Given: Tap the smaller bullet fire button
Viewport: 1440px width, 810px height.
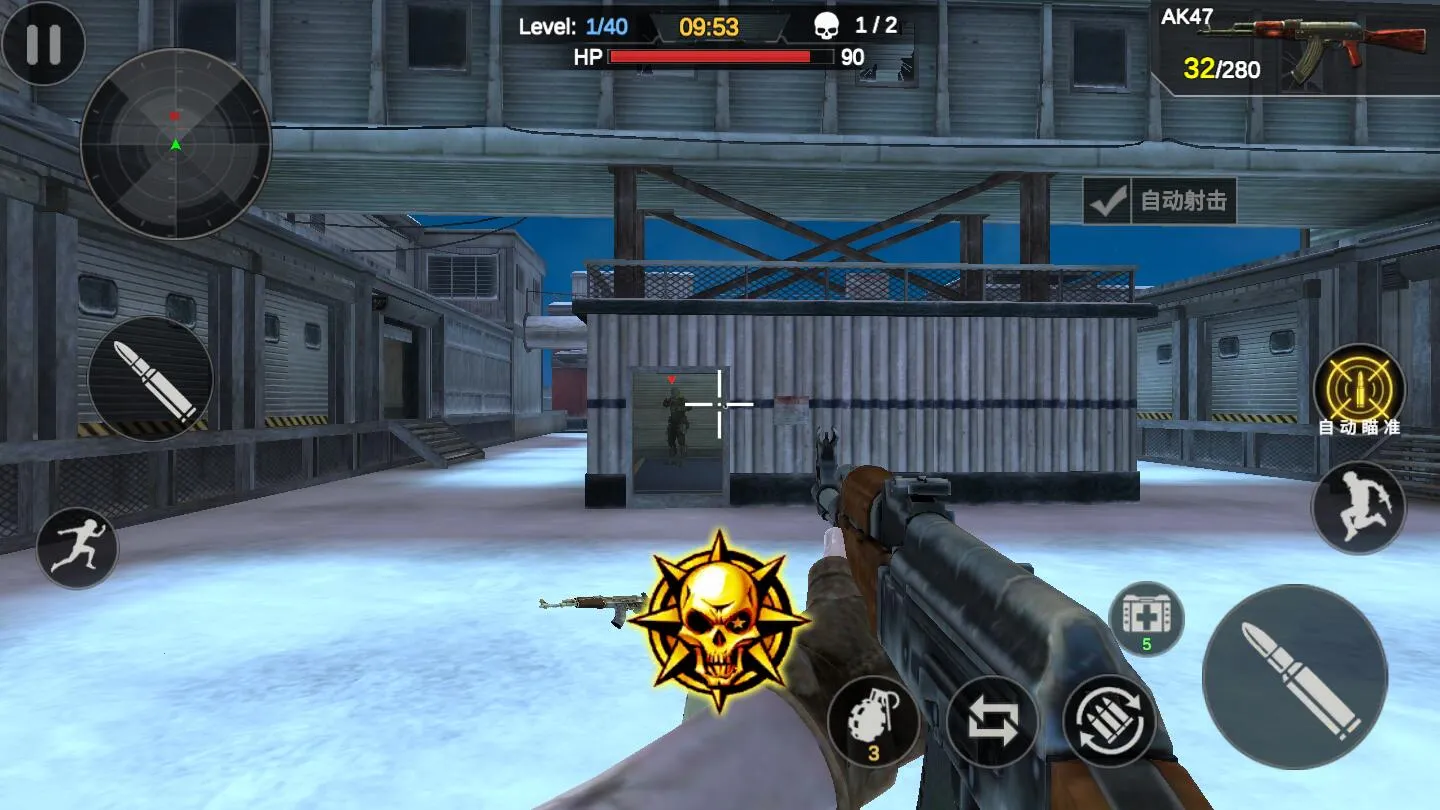Looking at the screenshot, I should click(x=150, y=379).
